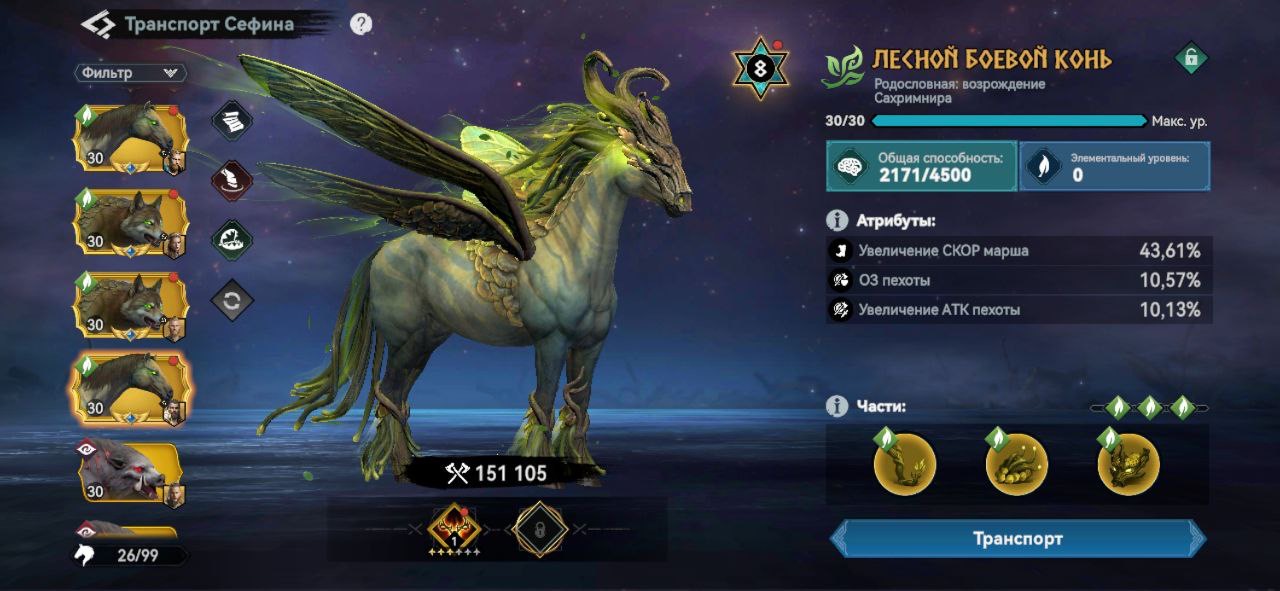Open the Общая способность panel
The image size is (1280, 591).
(920, 166)
